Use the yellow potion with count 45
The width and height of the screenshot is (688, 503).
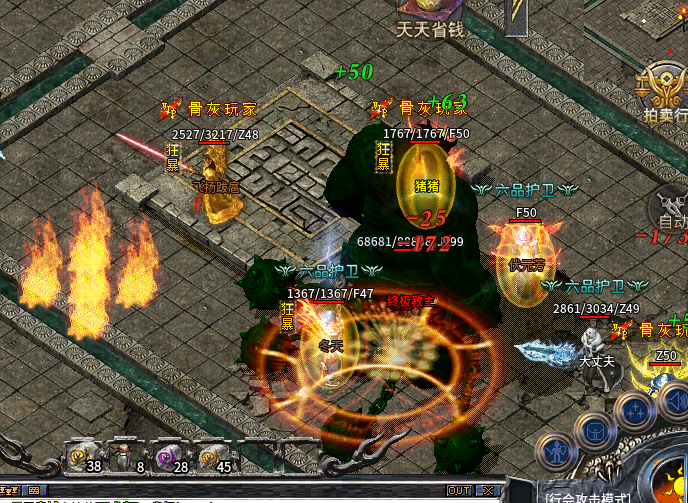pyautogui.click(x=210, y=456)
